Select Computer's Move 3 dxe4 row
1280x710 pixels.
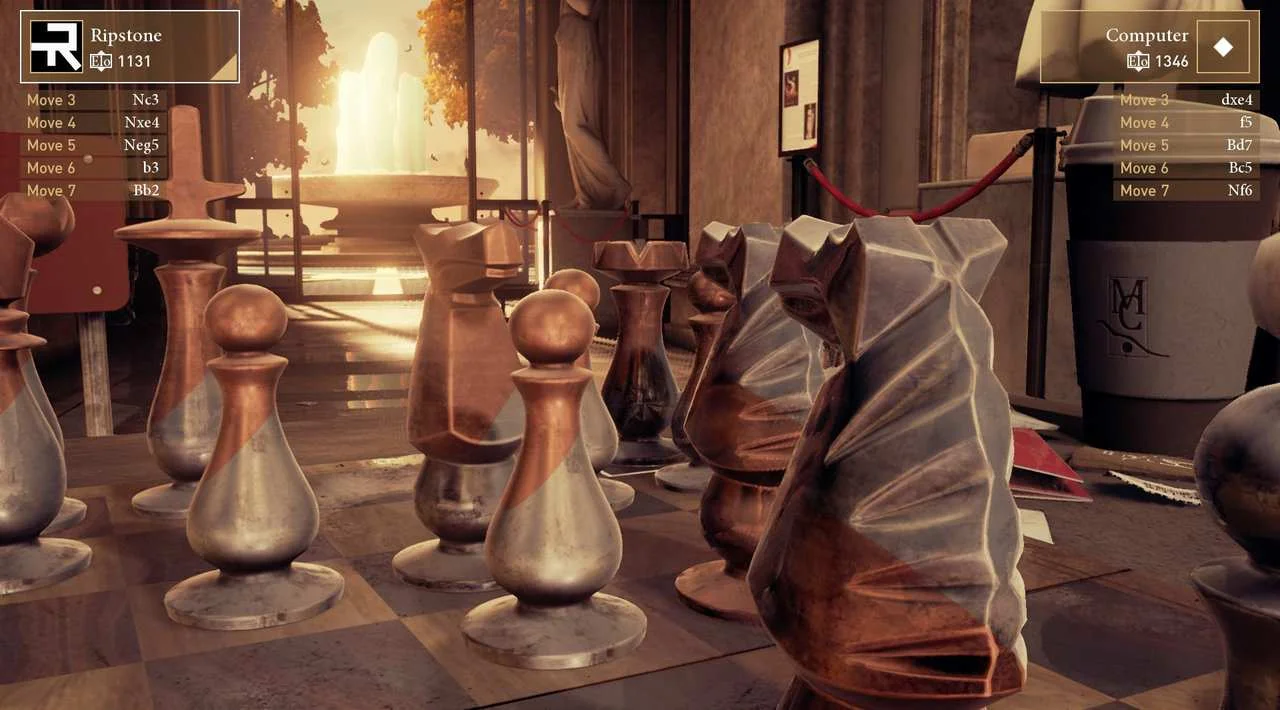pyautogui.click(x=1186, y=100)
